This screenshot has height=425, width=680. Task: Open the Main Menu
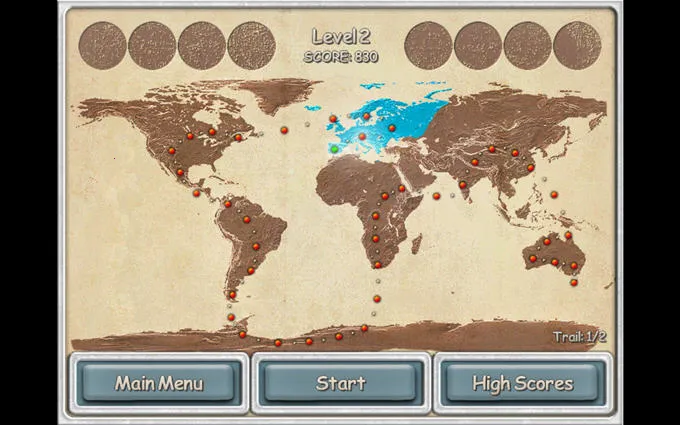click(159, 383)
